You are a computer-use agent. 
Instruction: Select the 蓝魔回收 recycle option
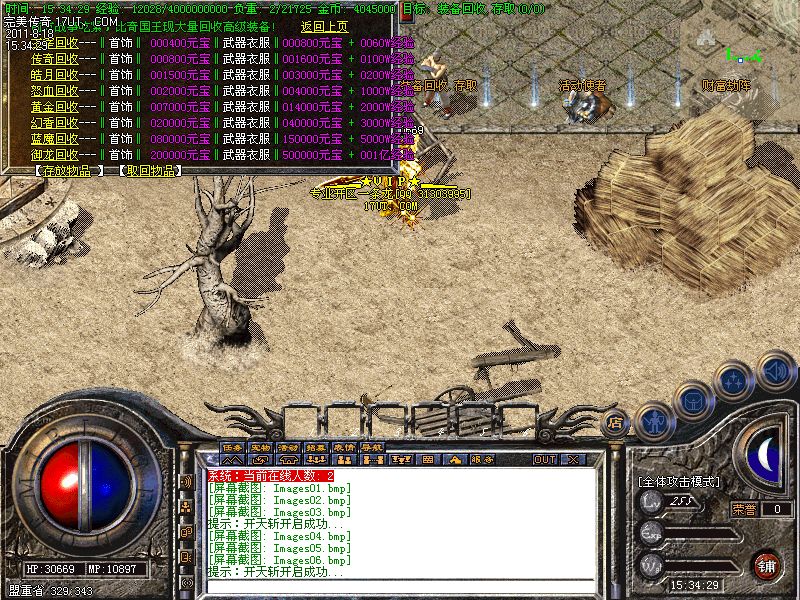tap(54, 139)
